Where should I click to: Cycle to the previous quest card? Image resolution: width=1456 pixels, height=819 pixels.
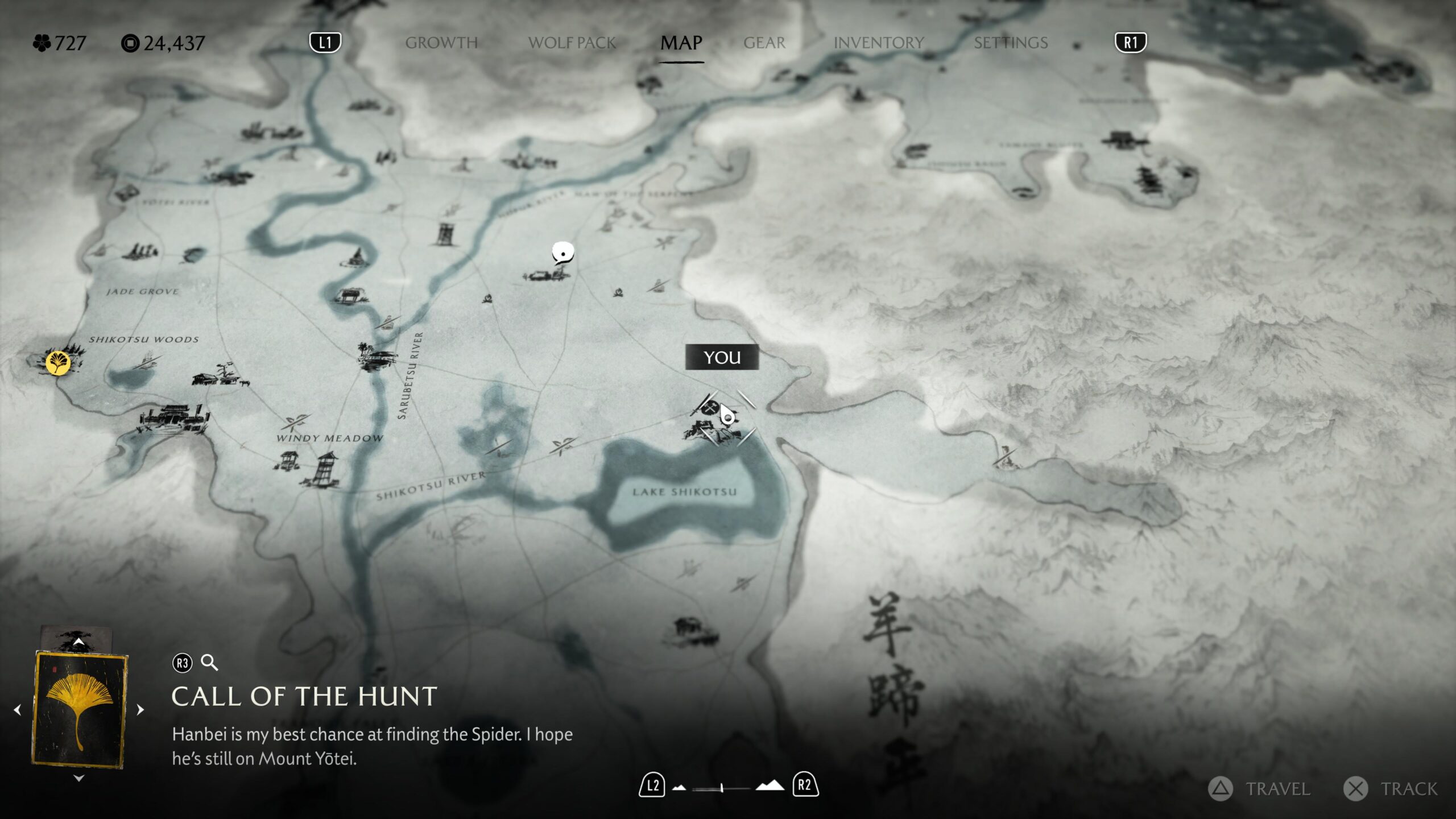tap(18, 710)
